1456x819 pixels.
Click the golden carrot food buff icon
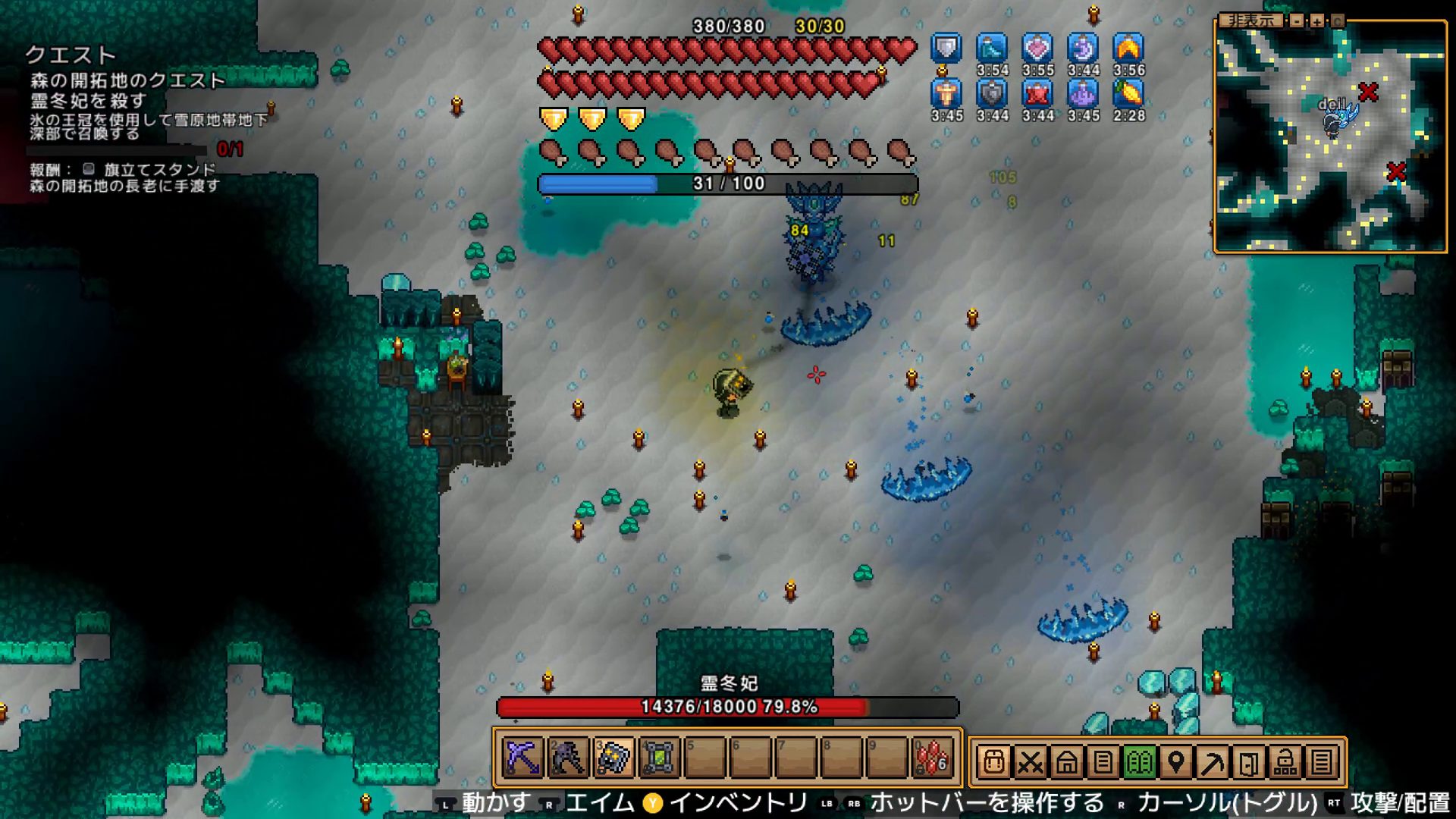click(x=1128, y=93)
